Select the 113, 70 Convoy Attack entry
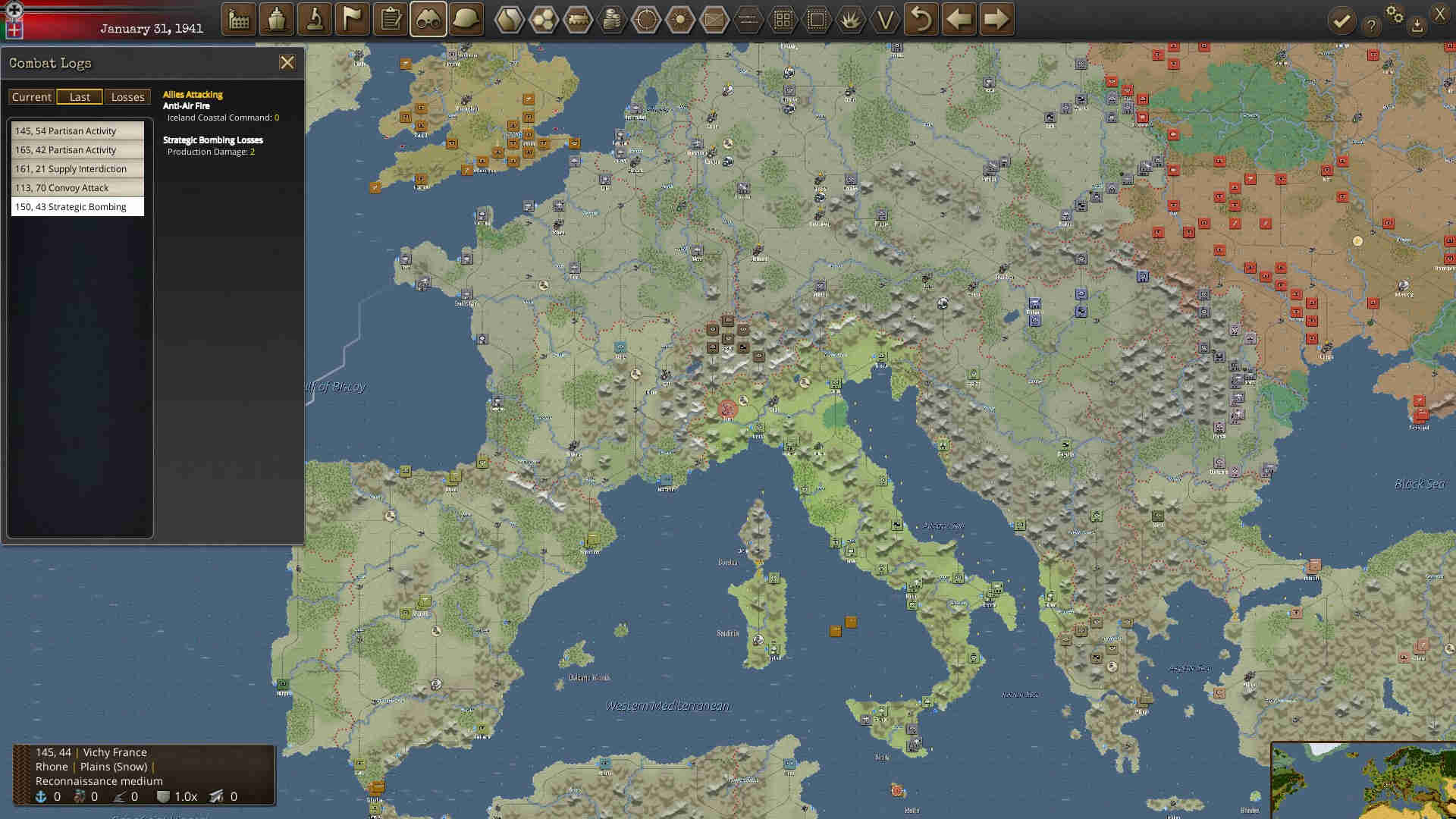Screen dimensions: 1456x819 (76, 187)
